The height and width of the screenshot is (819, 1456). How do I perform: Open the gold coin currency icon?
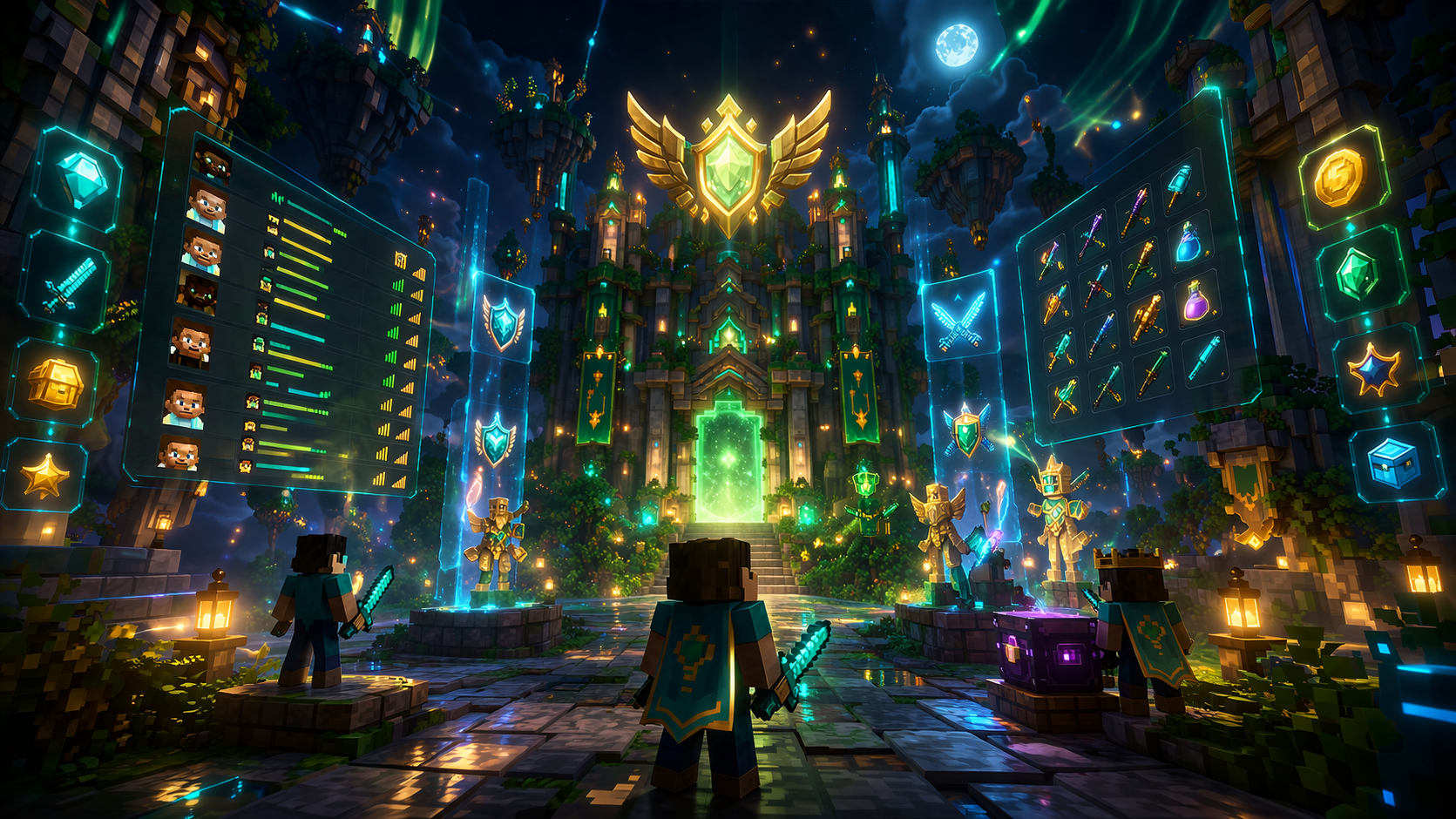coord(1339,178)
